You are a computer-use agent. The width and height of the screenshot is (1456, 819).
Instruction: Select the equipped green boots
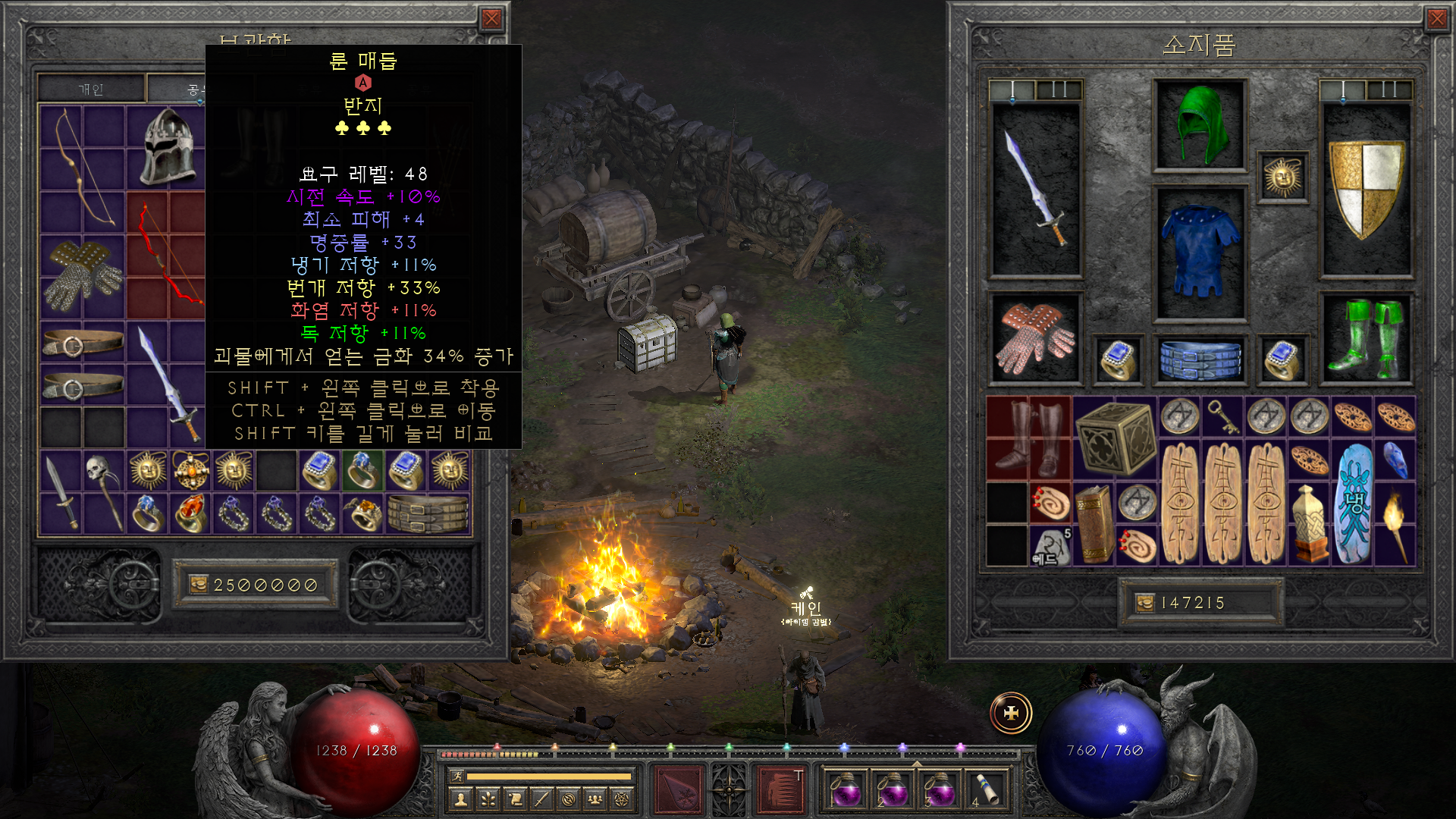[1366, 338]
